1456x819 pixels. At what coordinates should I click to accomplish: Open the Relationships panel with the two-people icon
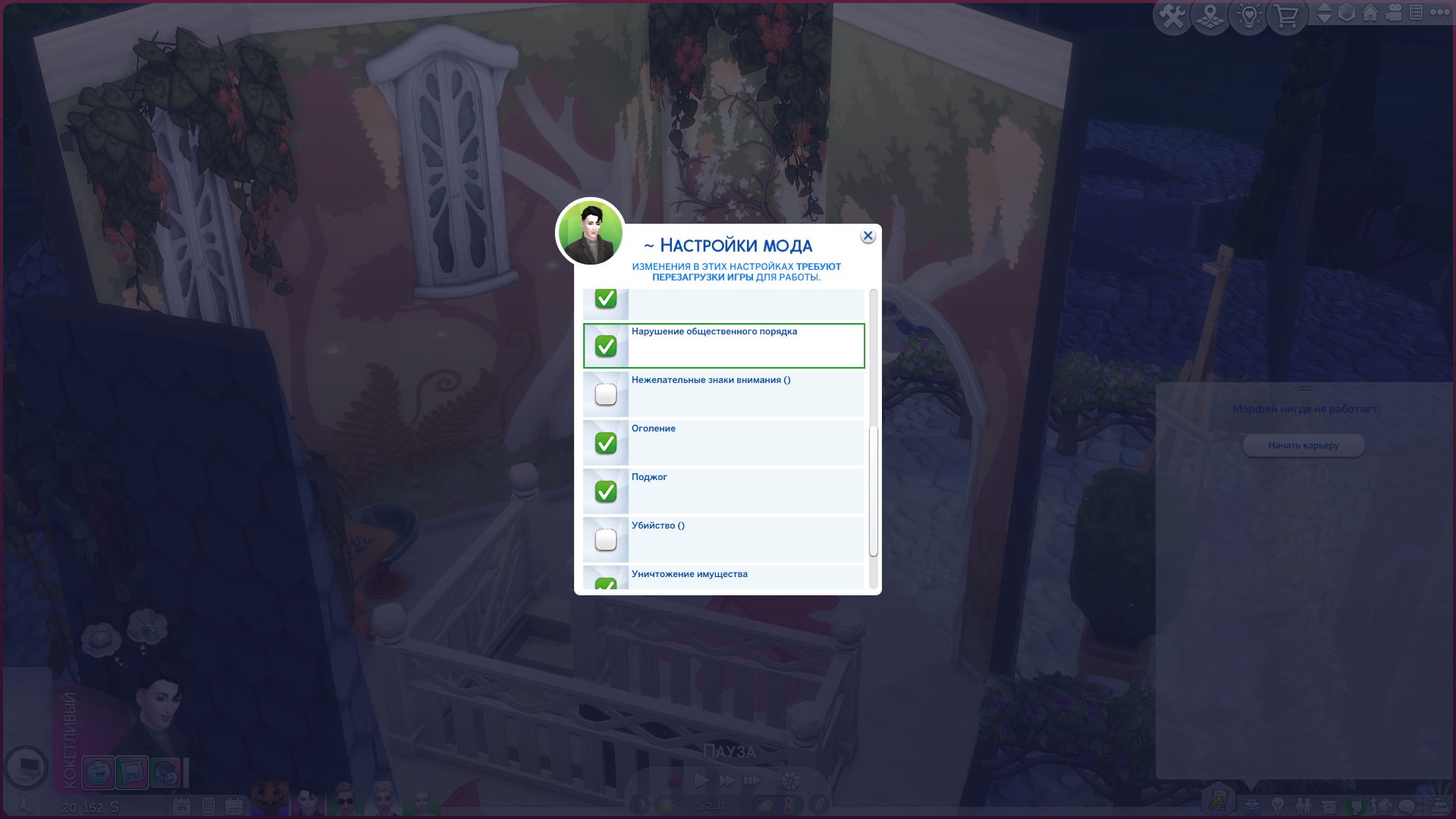(x=1304, y=805)
